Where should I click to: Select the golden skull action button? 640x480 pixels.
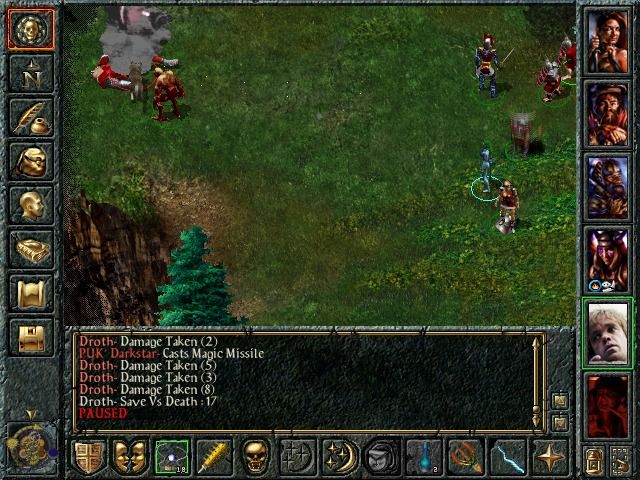[x=256, y=457]
